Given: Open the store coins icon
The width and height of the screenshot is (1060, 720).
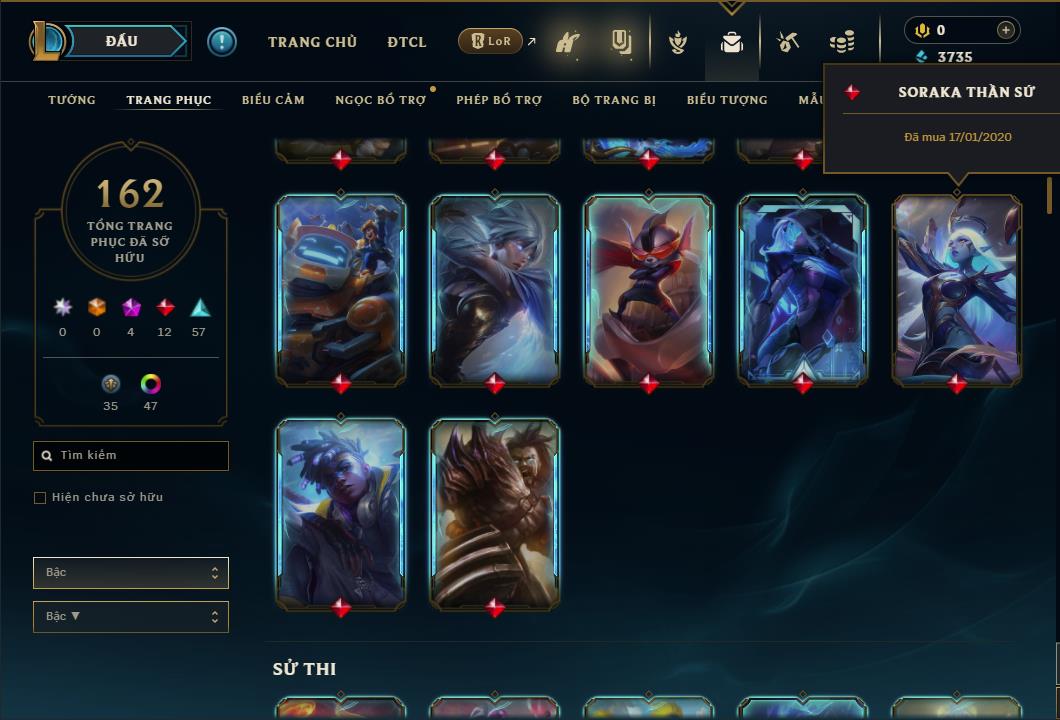Looking at the screenshot, I should tap(842, 42).
